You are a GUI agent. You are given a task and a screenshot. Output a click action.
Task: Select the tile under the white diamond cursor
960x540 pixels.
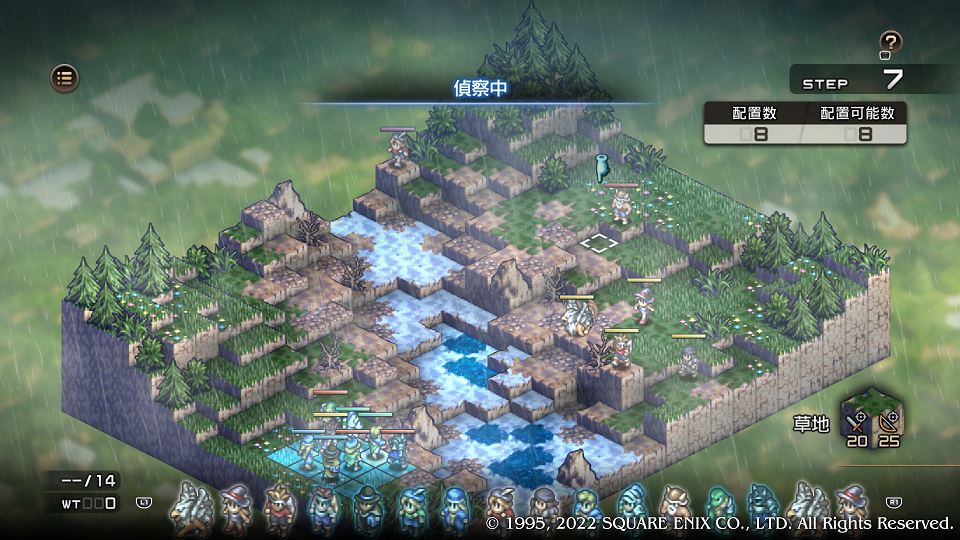[598, 242]
